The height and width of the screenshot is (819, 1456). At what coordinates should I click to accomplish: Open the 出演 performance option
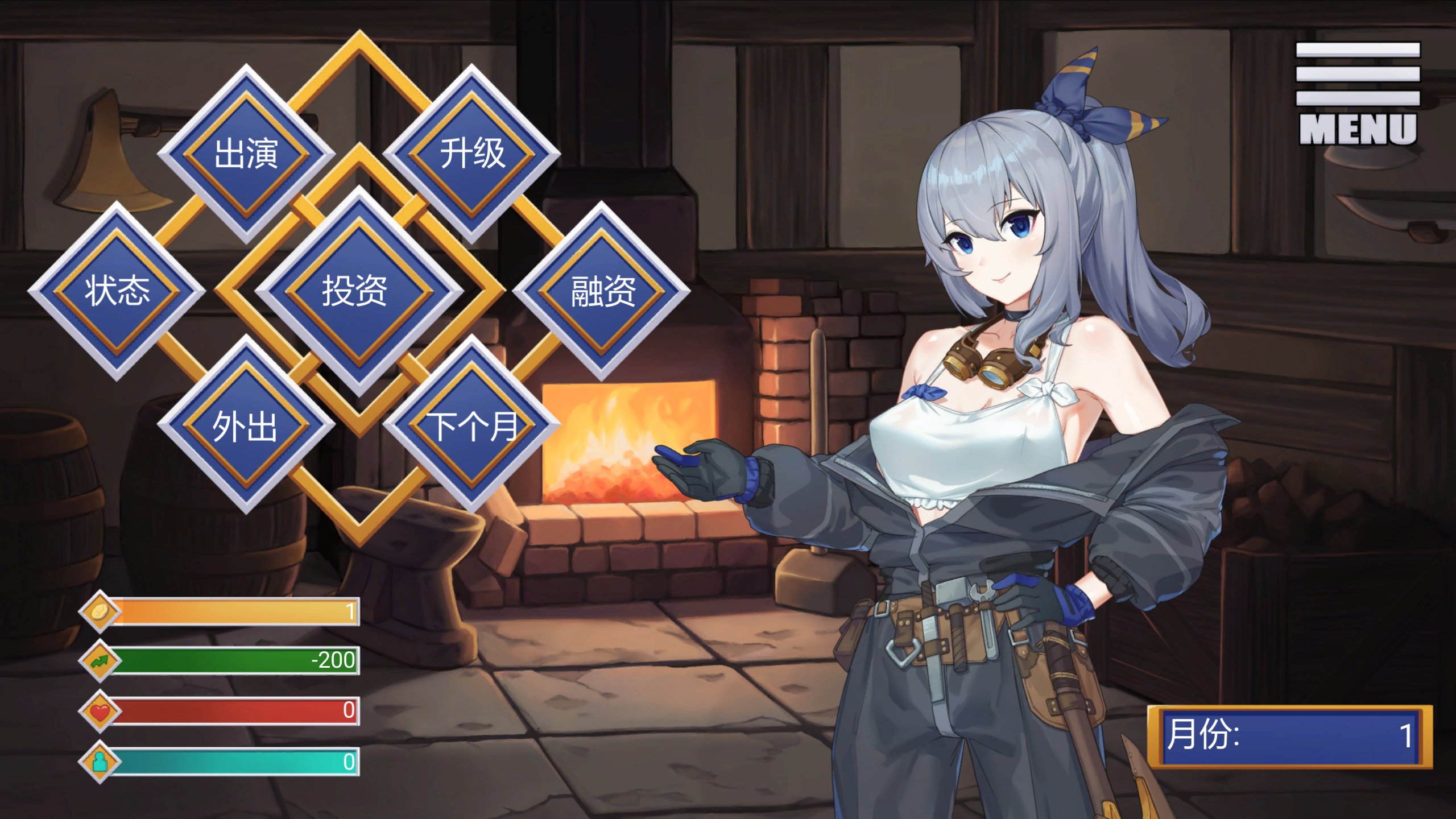click(x=246, y=154)
